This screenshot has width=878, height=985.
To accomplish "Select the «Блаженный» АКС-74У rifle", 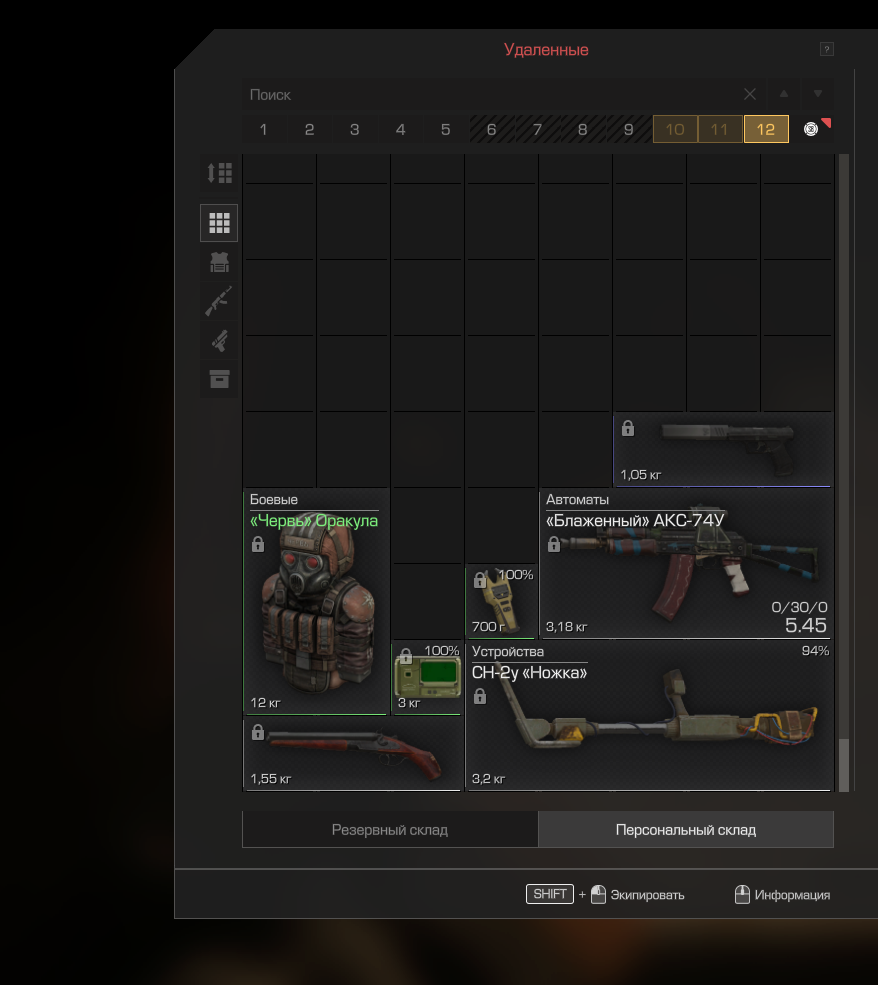I will [x=686, y=570].
